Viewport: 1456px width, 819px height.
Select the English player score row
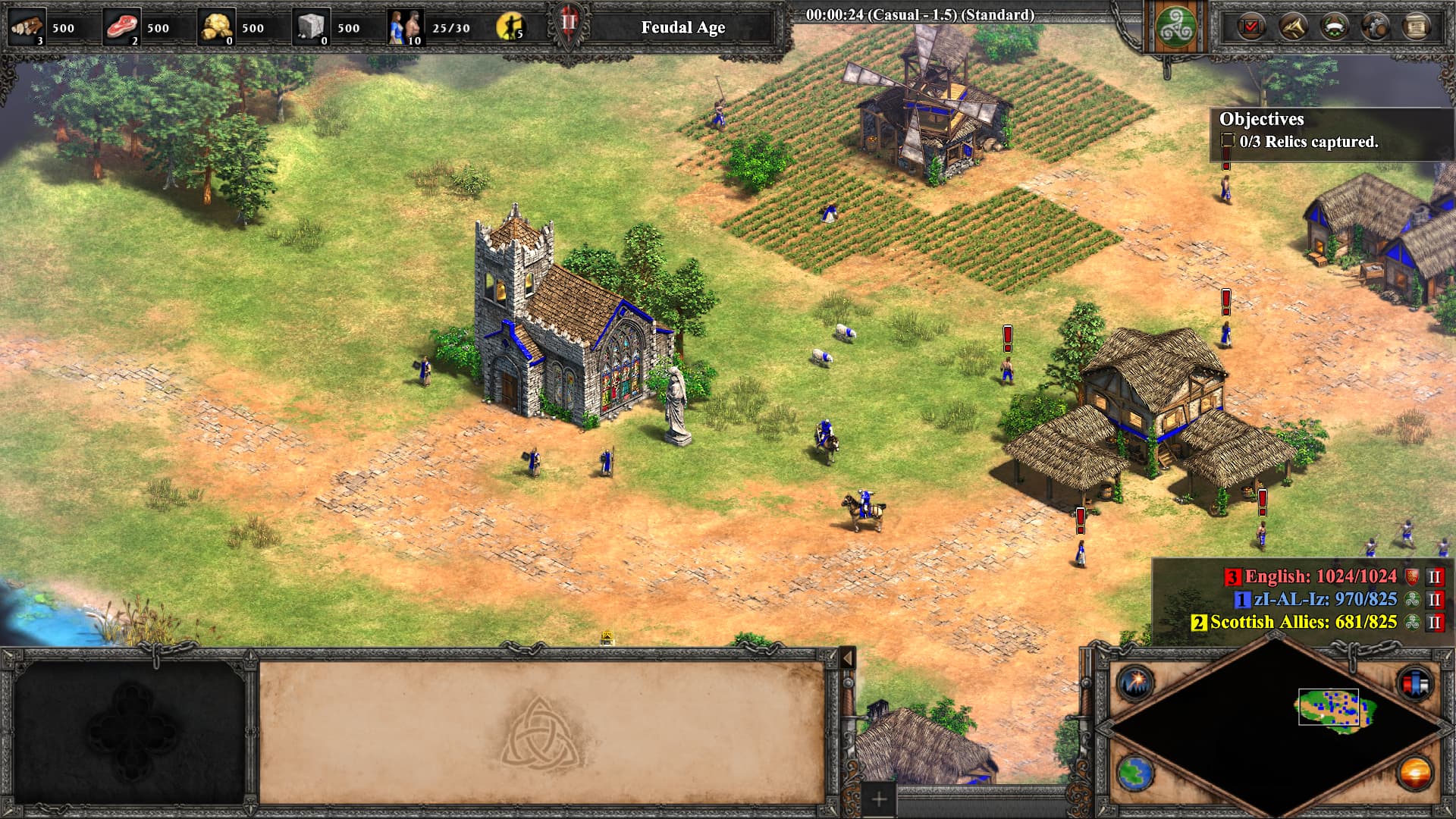click(x=1319, y=576)
